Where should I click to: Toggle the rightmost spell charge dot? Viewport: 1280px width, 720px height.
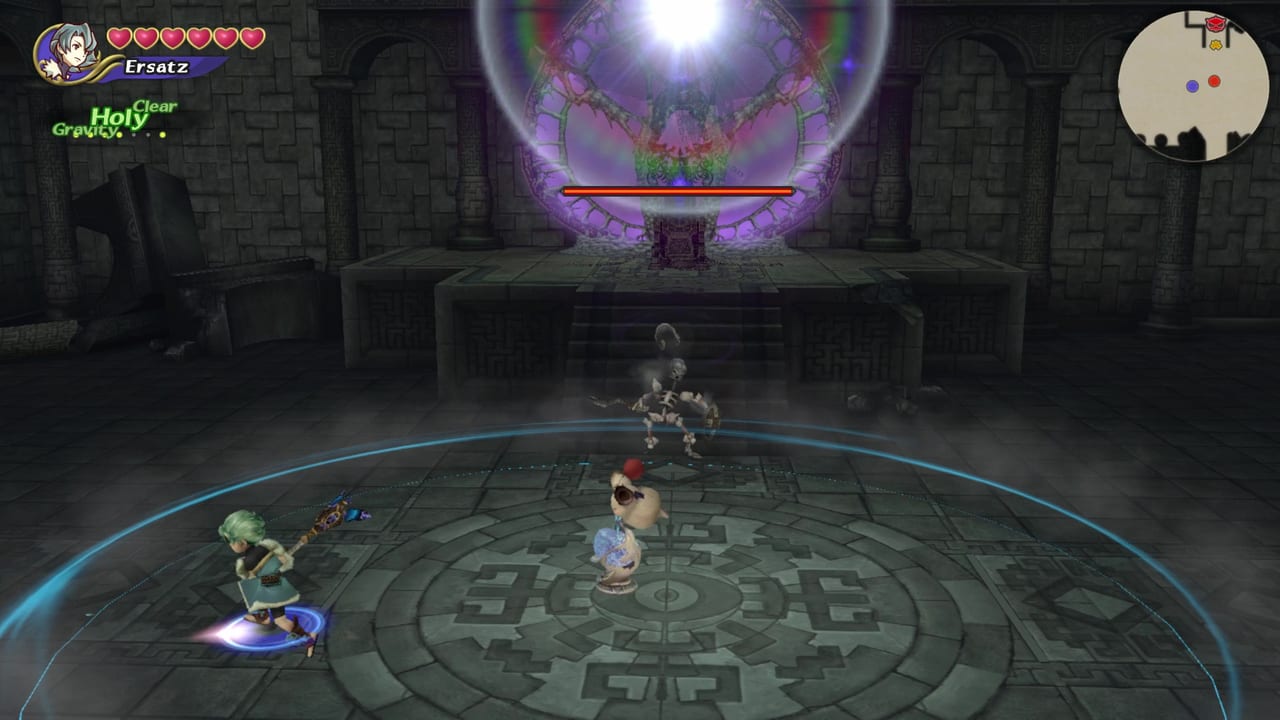[163, 135]
